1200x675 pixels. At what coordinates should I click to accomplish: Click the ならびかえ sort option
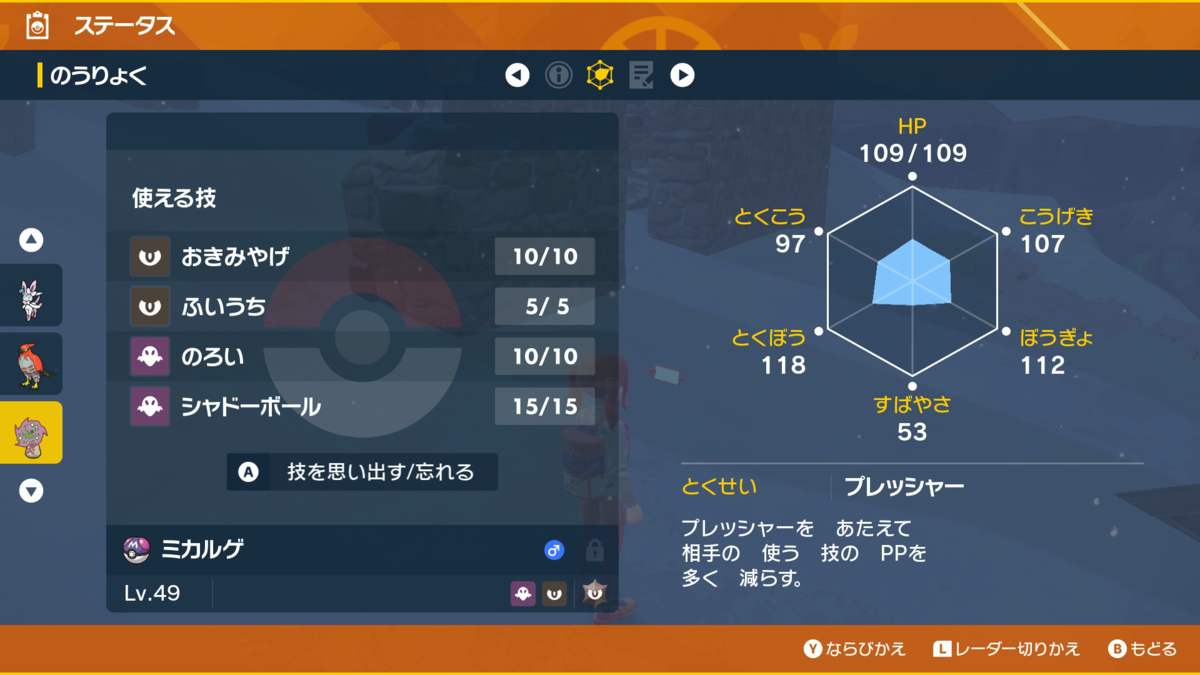[x=855, y=649]
